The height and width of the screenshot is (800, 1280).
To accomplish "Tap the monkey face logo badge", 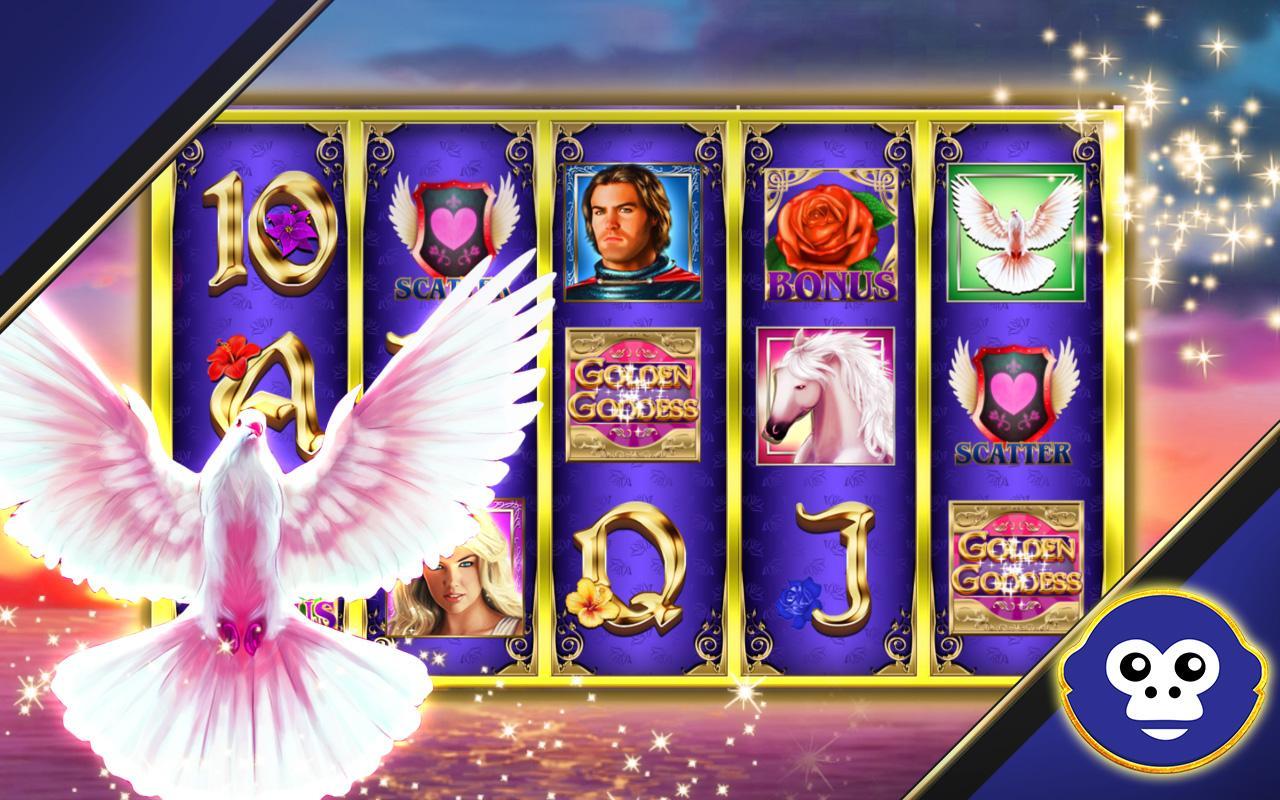I will (1166, 694).
